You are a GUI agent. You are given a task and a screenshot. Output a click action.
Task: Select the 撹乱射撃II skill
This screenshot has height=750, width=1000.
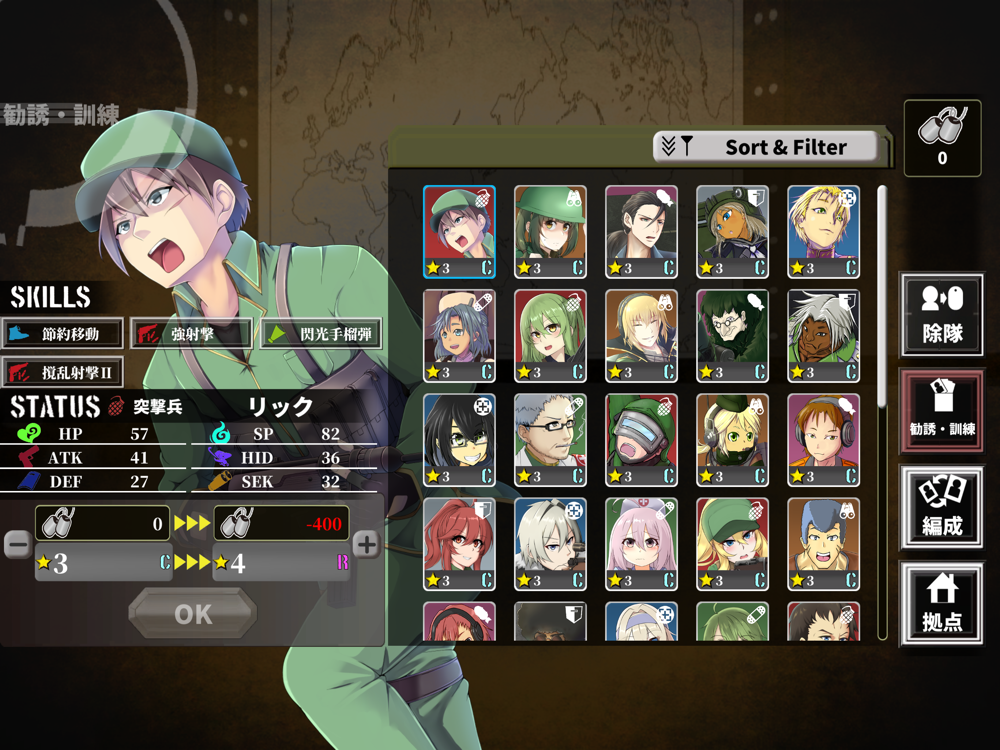tap(63, 372)
